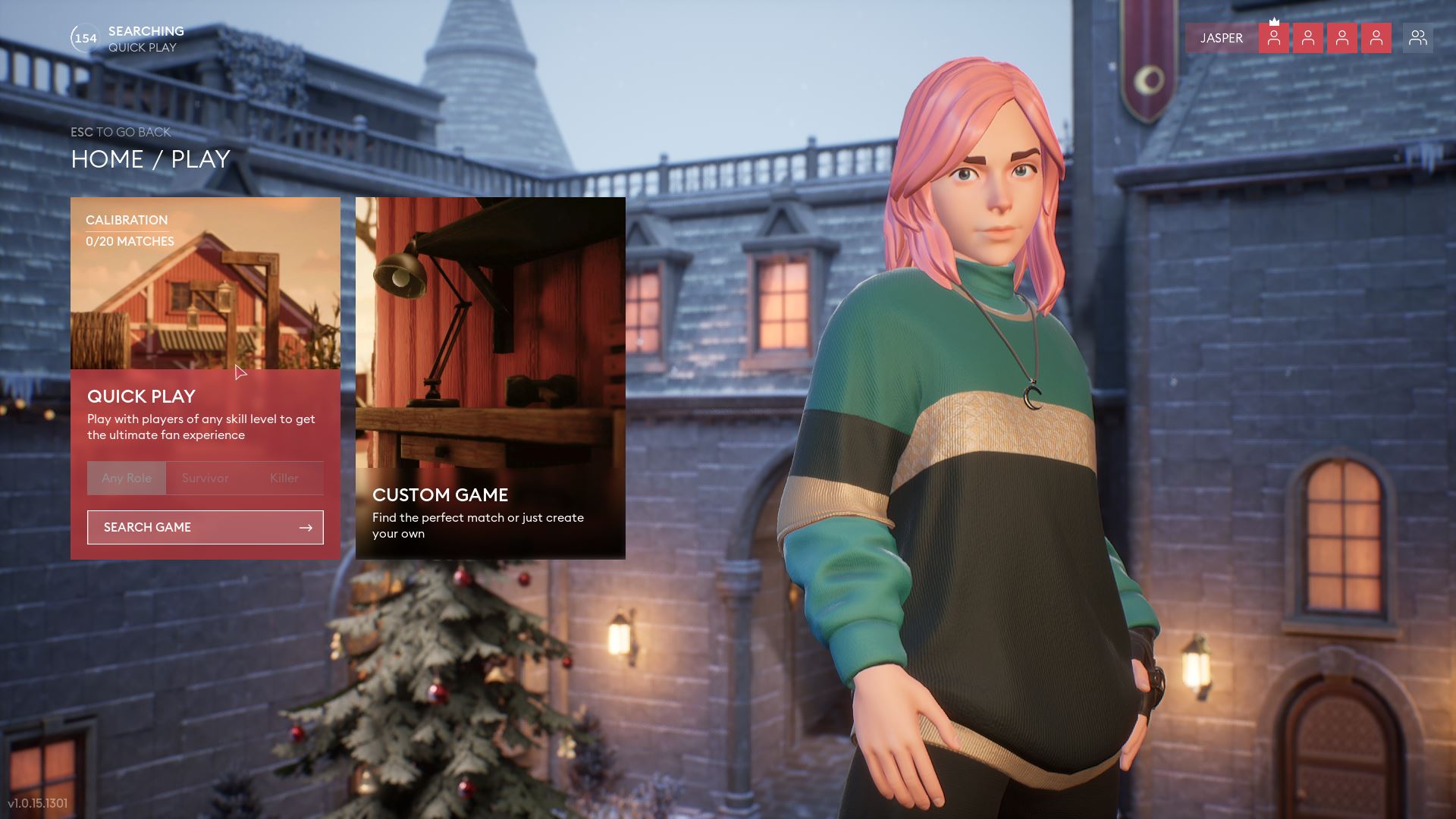1456x819 pixels.
Task: Open the searching Quick Play status
Action: tap(129, 39)
